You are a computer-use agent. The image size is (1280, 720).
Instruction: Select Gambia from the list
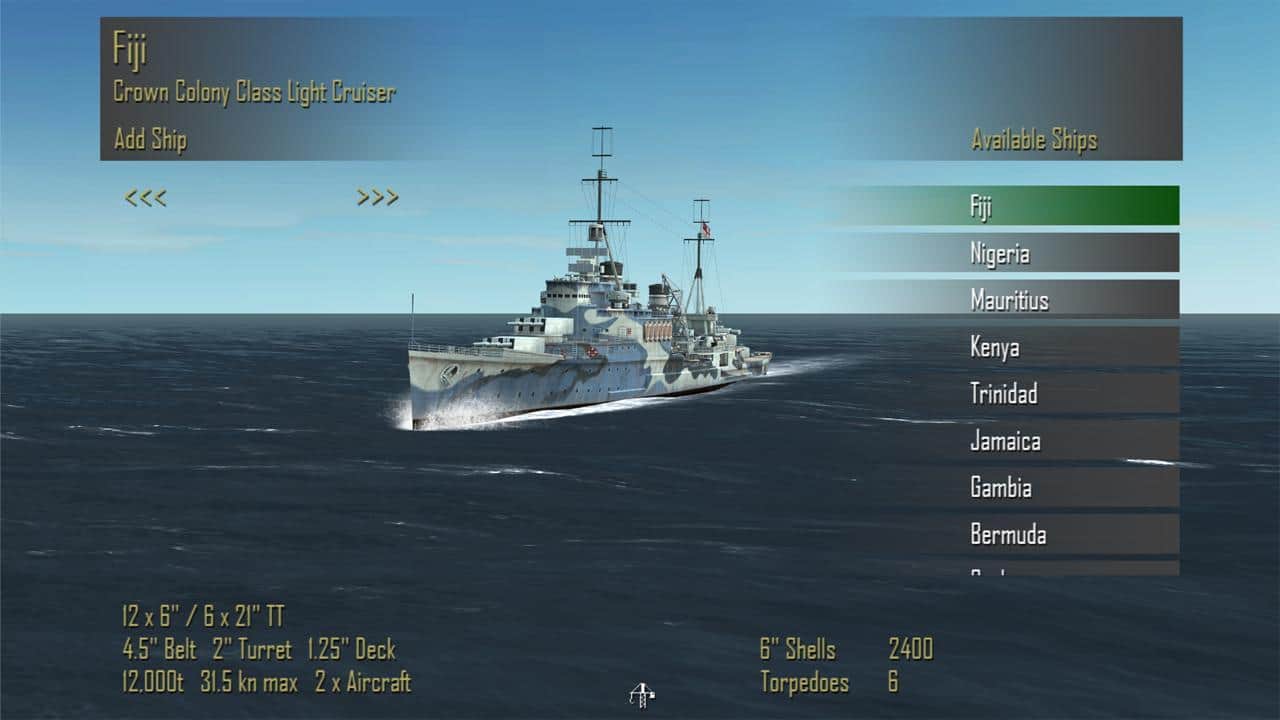point(1001,488)
